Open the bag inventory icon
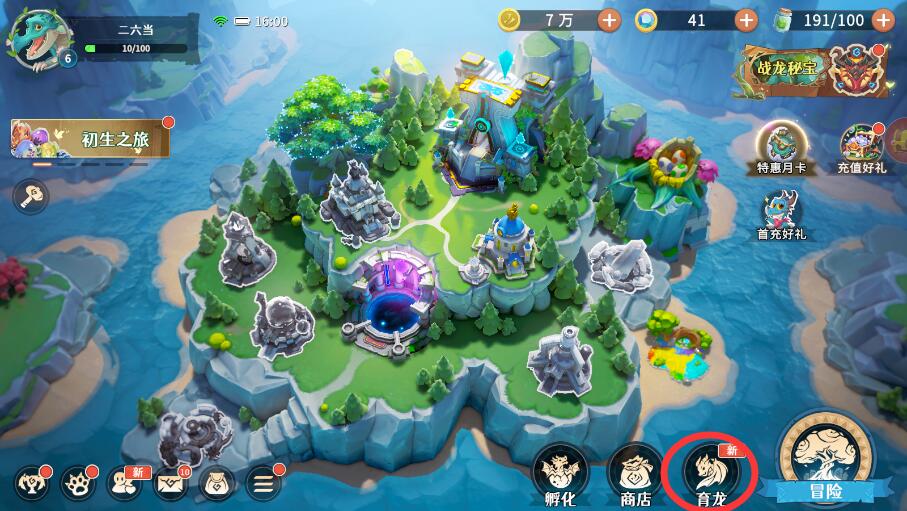The image size is (907, 511). point(218,484)
